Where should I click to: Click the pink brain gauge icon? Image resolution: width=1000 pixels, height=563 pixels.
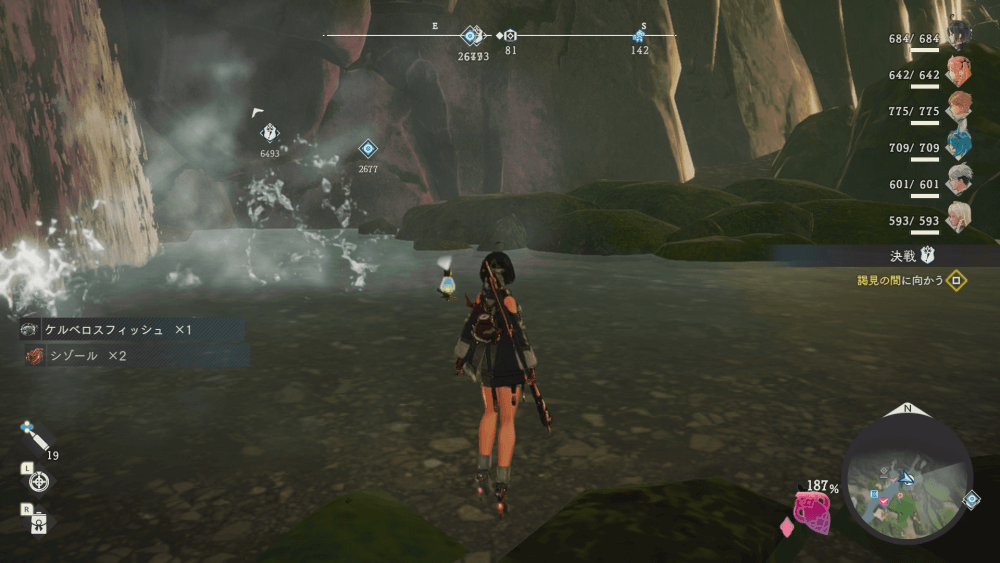point(812,512)
